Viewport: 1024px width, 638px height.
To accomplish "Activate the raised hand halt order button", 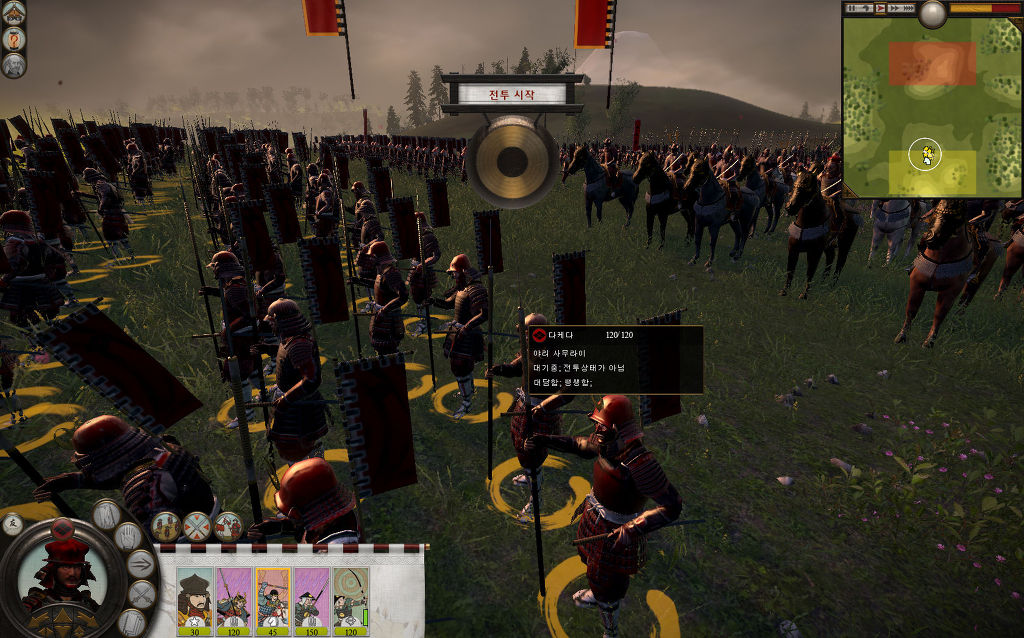I will (129, 537).
